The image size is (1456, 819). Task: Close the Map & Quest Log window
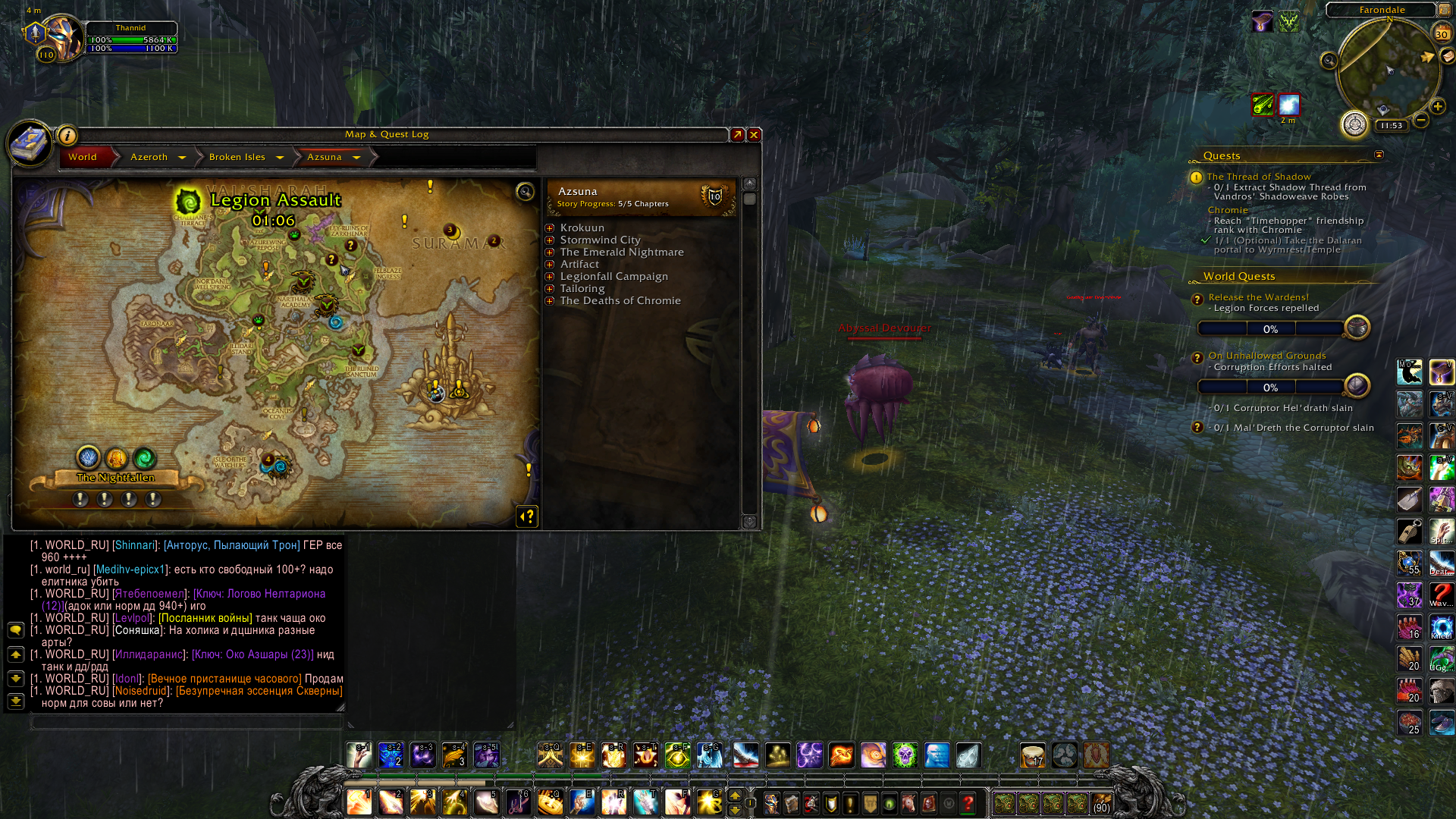(x=754, y=135)
